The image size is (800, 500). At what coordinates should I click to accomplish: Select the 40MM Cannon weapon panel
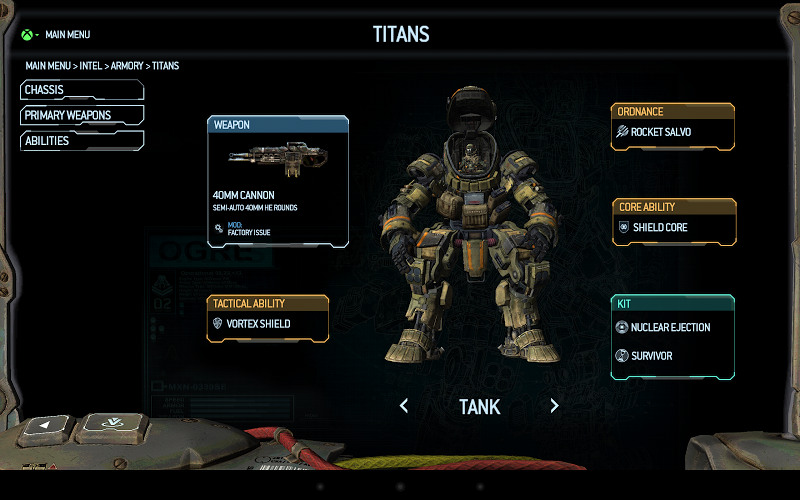[278, 181]
